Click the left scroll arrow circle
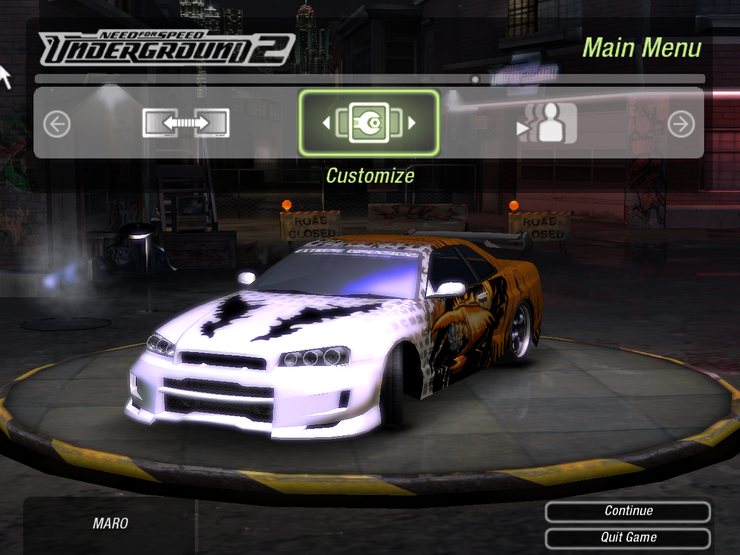The image size is (740, 555). click(57, 124)
